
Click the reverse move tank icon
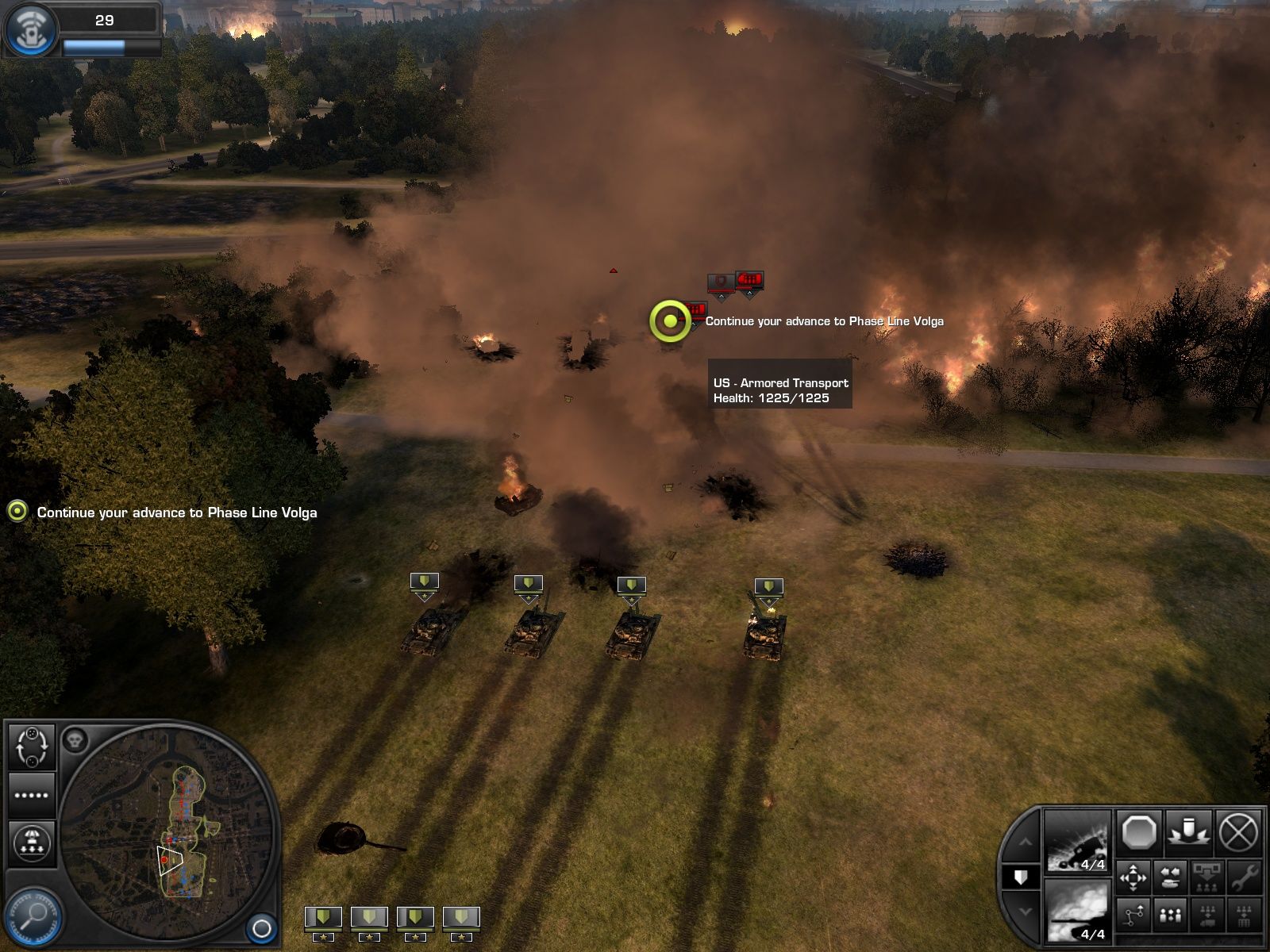(1169, 877)
